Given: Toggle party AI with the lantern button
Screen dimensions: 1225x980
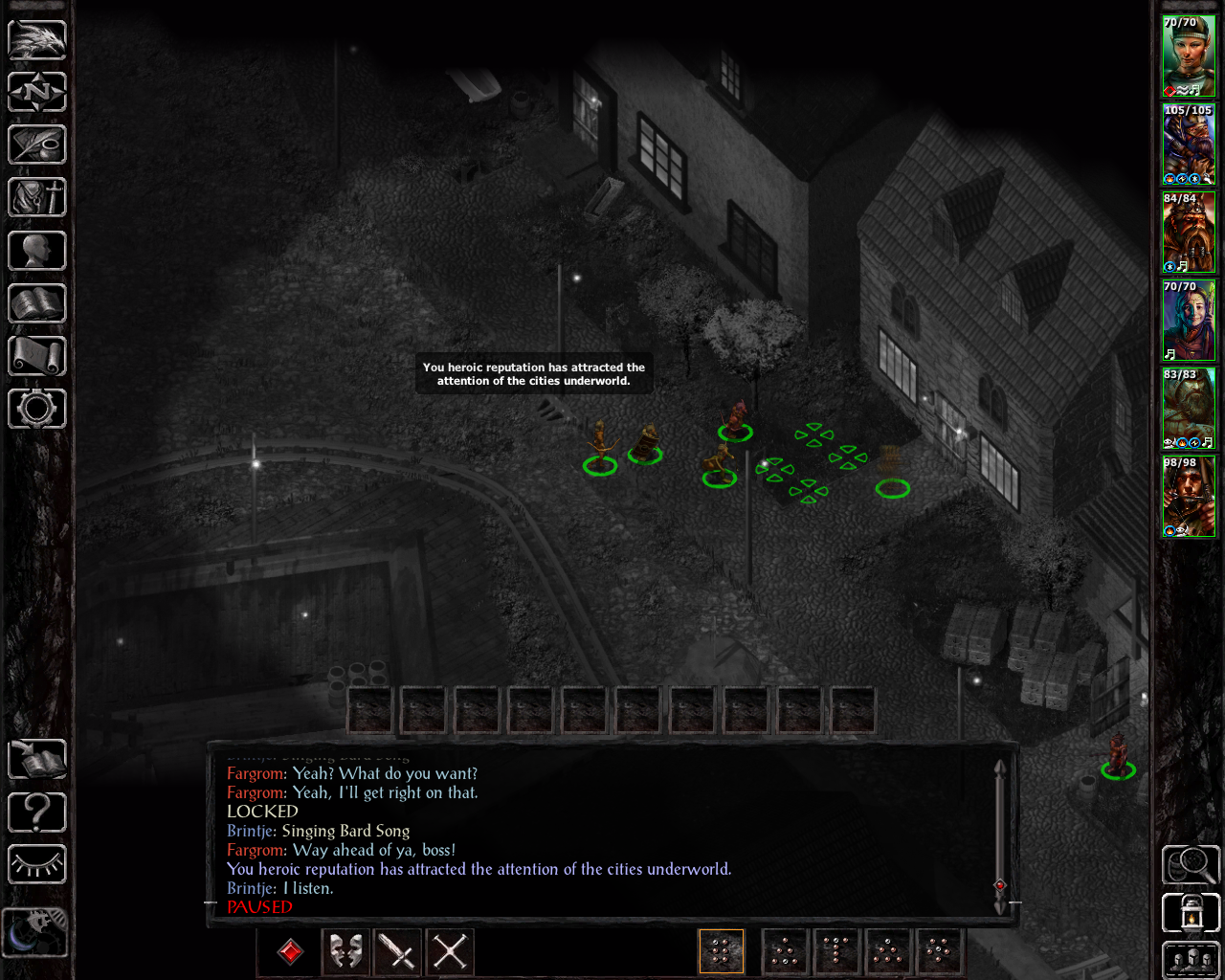Looking at the screenshot, I should point(1191,913).
